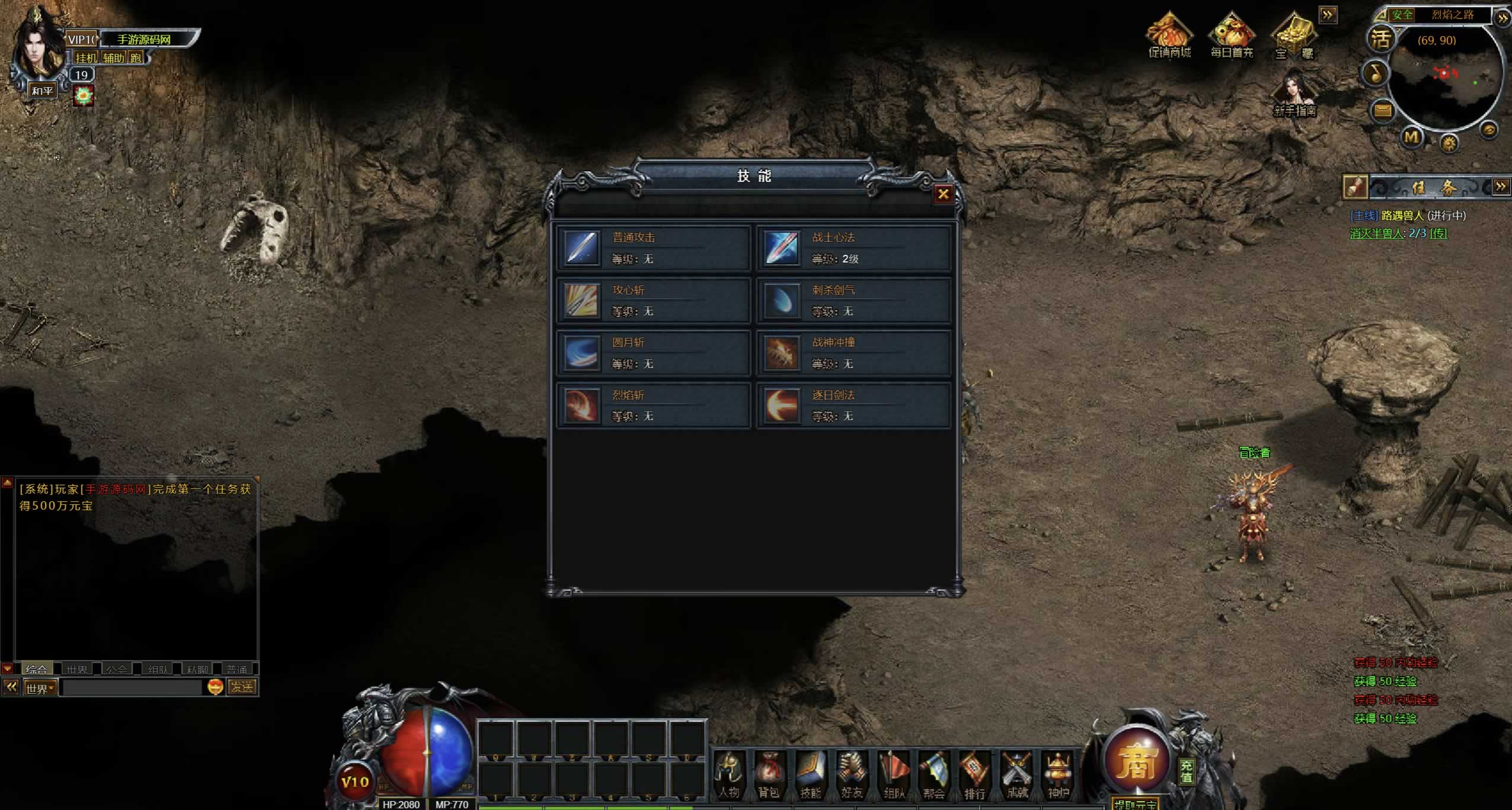
Task: Open the 背包 bag from the toolbar
Action: (769, 774)
